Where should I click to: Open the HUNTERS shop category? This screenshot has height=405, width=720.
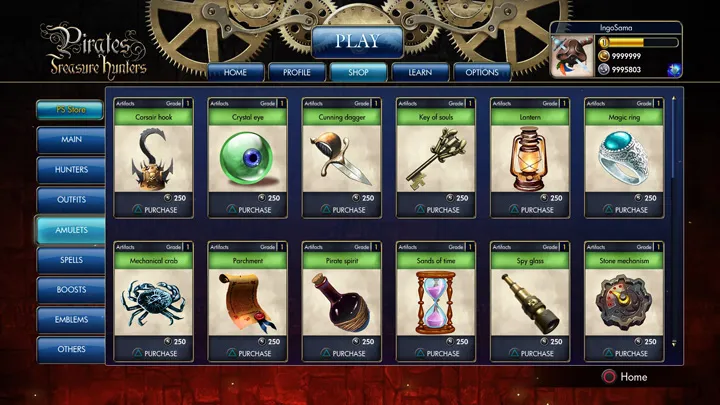[71, 170]
